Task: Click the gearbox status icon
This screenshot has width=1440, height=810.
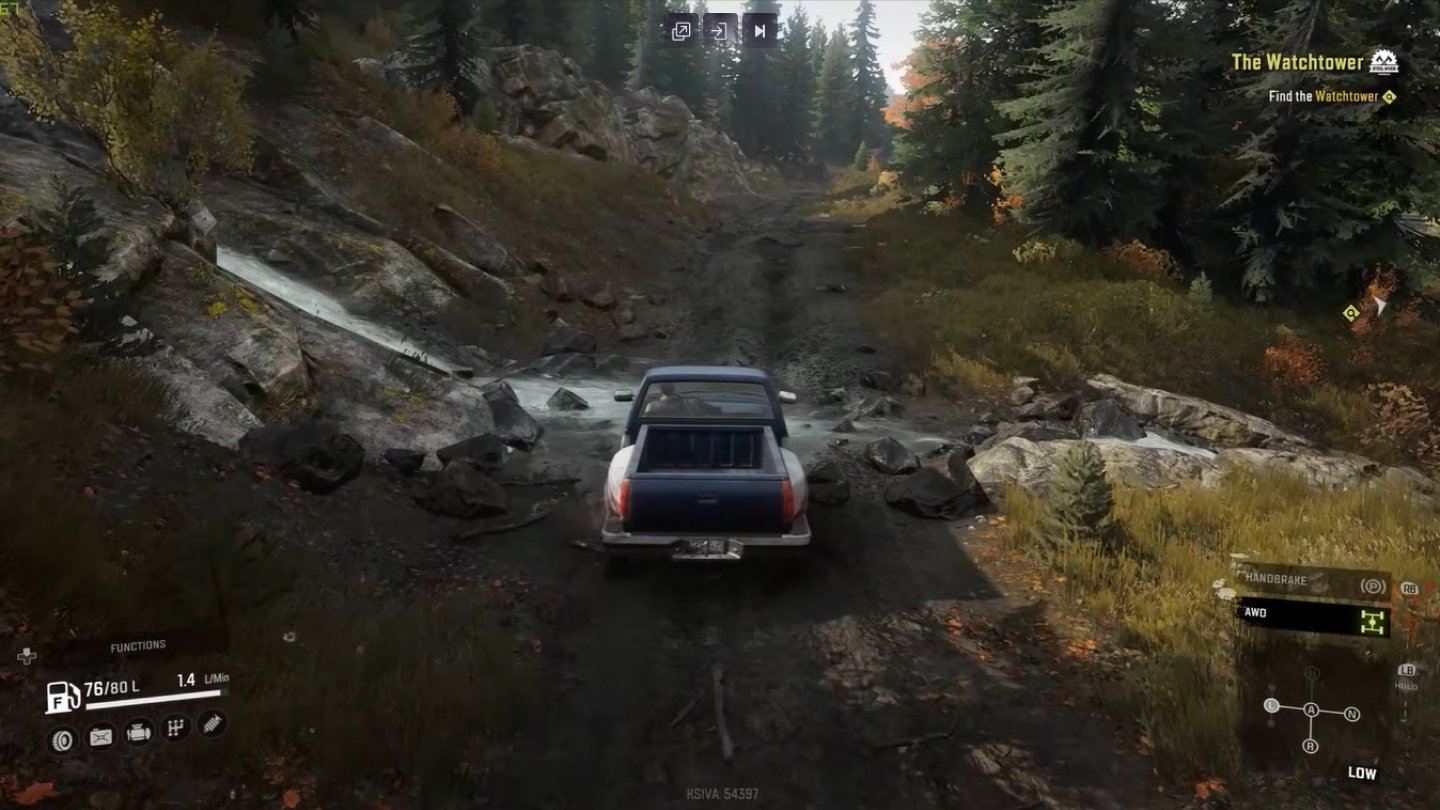Action: point(175,728)
